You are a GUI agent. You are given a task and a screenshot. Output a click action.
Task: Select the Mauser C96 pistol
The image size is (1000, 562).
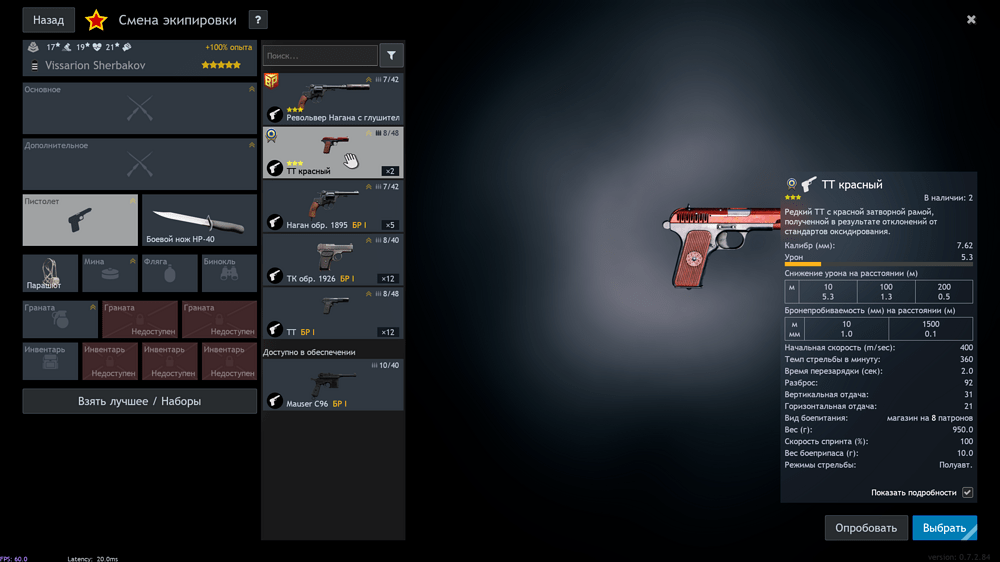[x=333, y=386]
